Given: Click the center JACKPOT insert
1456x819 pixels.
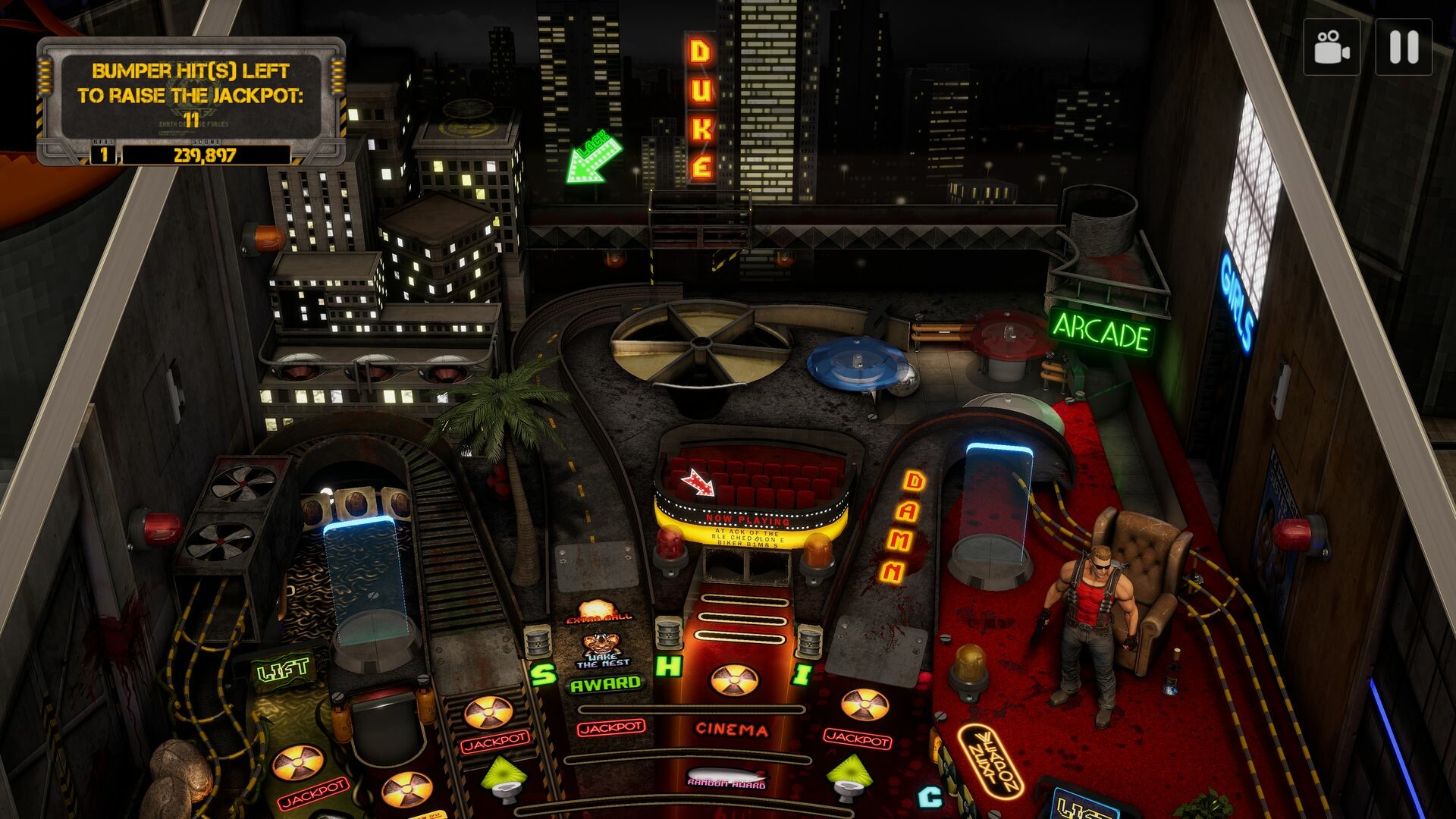Looking at the screenshot, I should 609,728.
